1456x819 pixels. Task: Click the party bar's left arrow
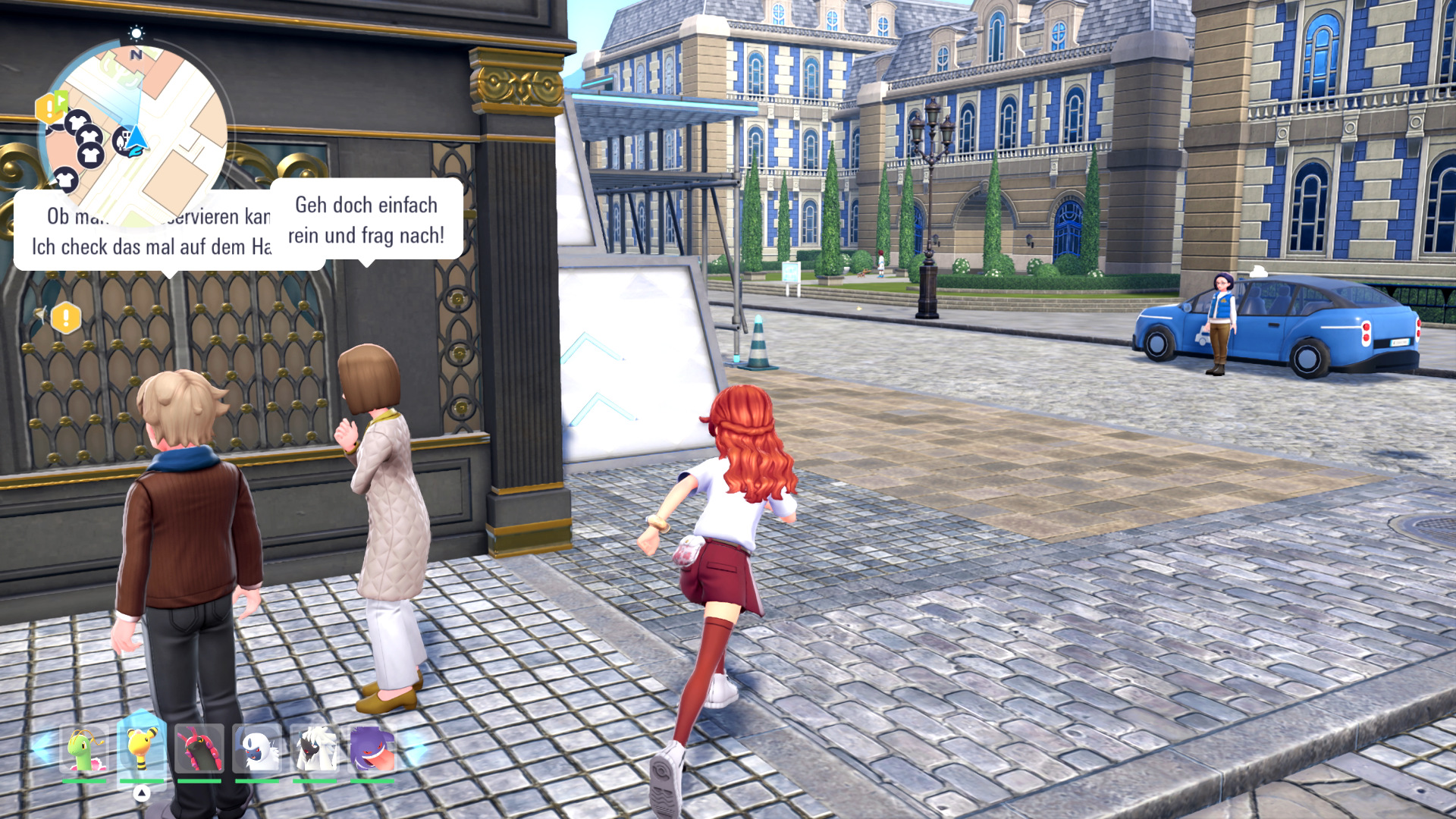click(42, 748)
